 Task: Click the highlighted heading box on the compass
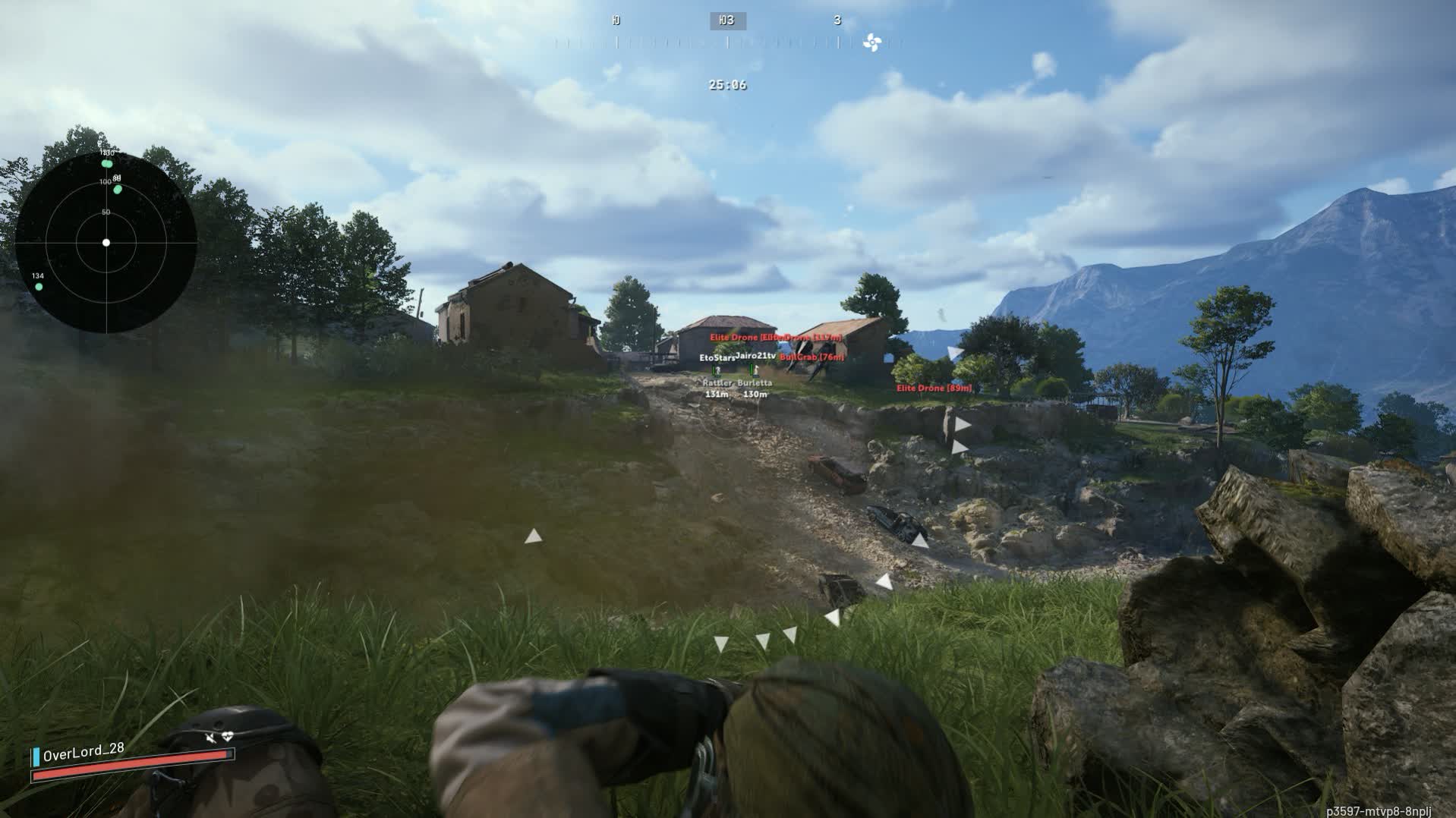click(x=727, y=21)
